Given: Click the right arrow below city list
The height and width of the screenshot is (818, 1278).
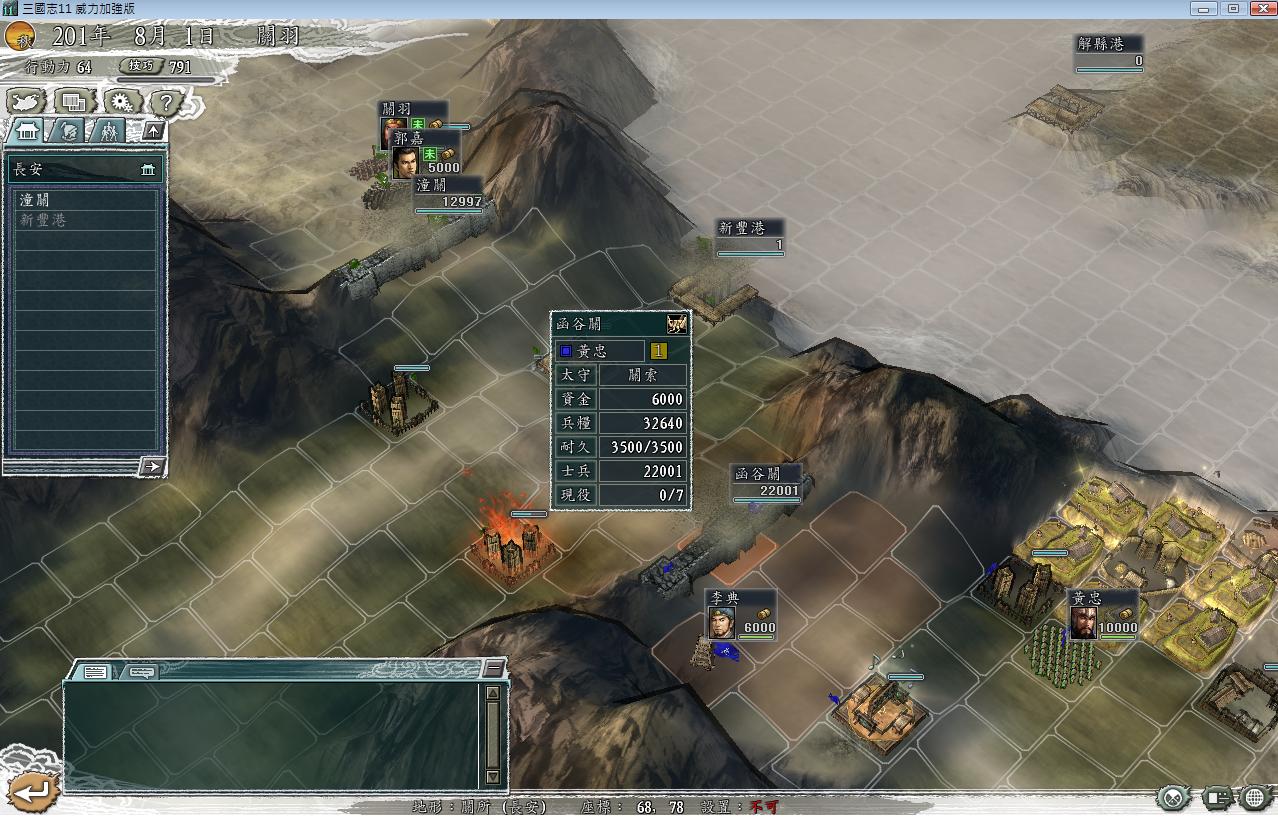Looking at the screenshot, I should tap(152, 466).
